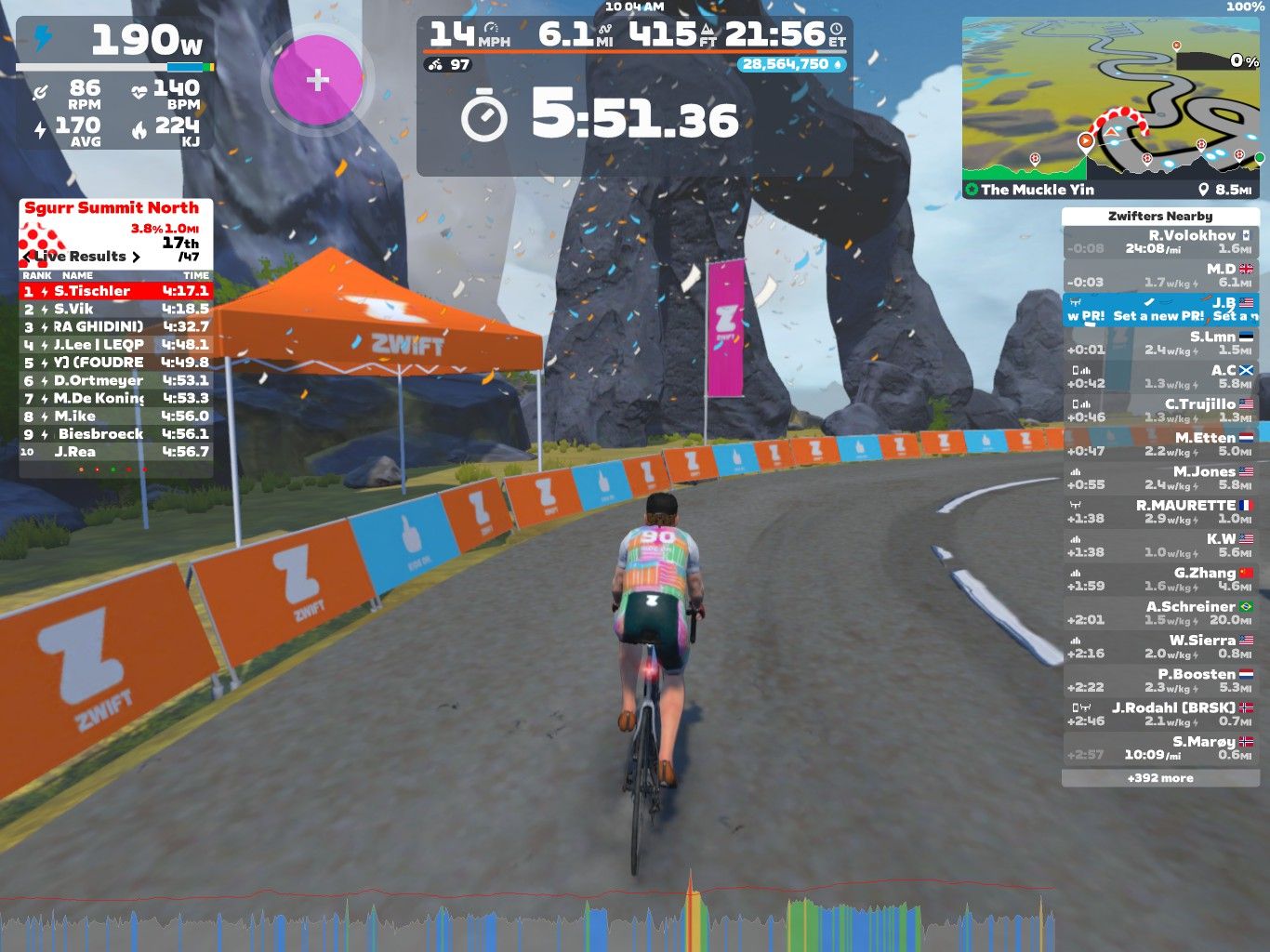Click the arrow right of Live Results
1270x952 pixels.
click(x=137, y=257)
